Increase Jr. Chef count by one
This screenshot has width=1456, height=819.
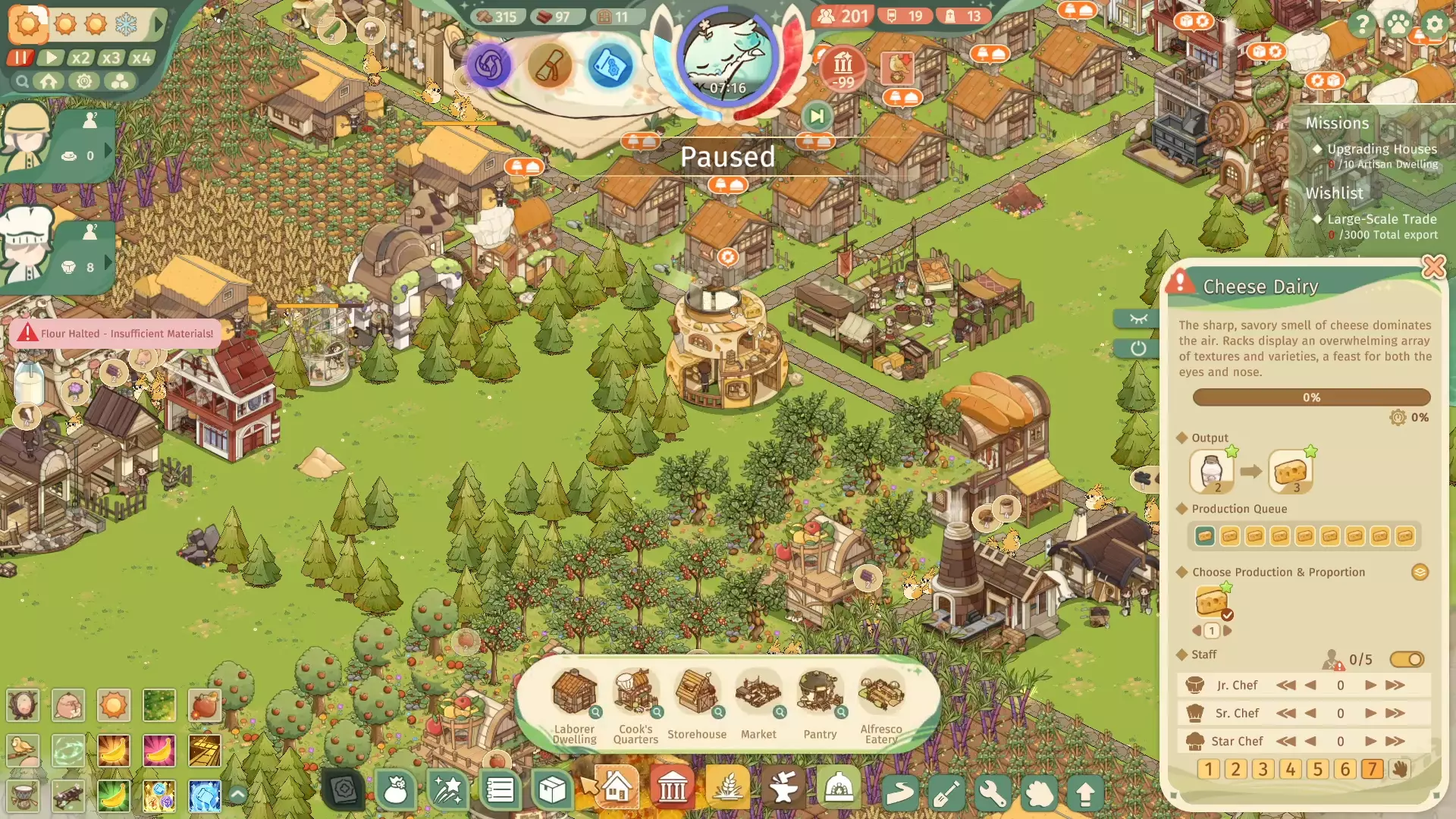click(1370, 686)
